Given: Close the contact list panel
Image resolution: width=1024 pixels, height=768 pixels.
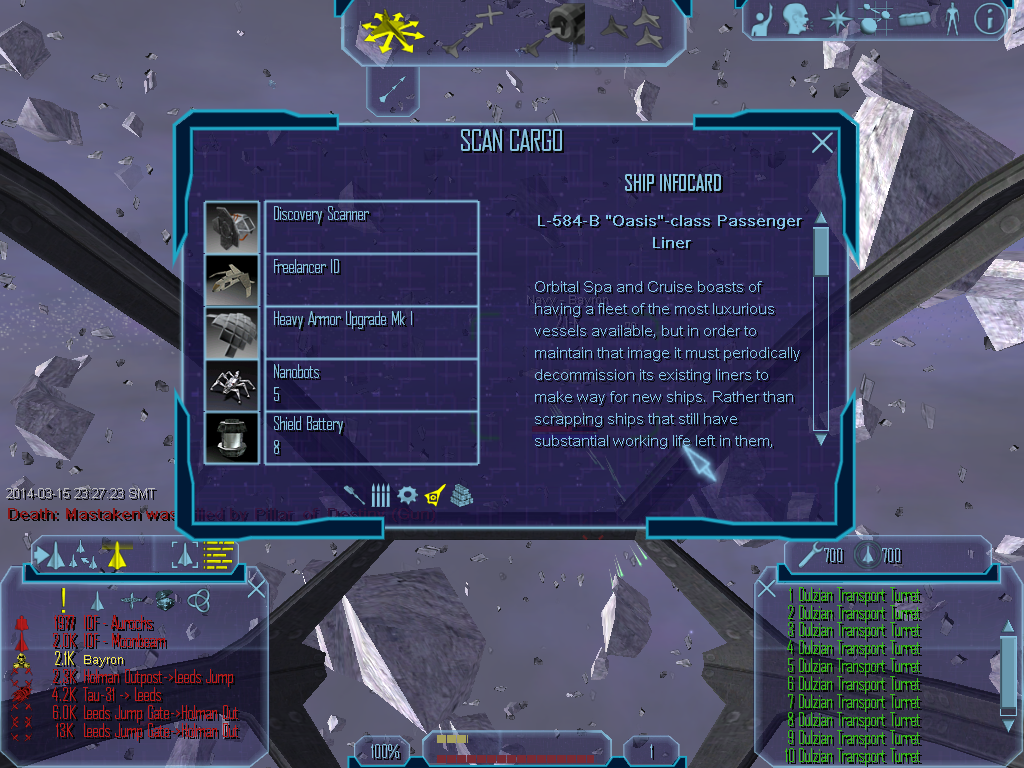Looking at the screenshot, I should (256, 587).
